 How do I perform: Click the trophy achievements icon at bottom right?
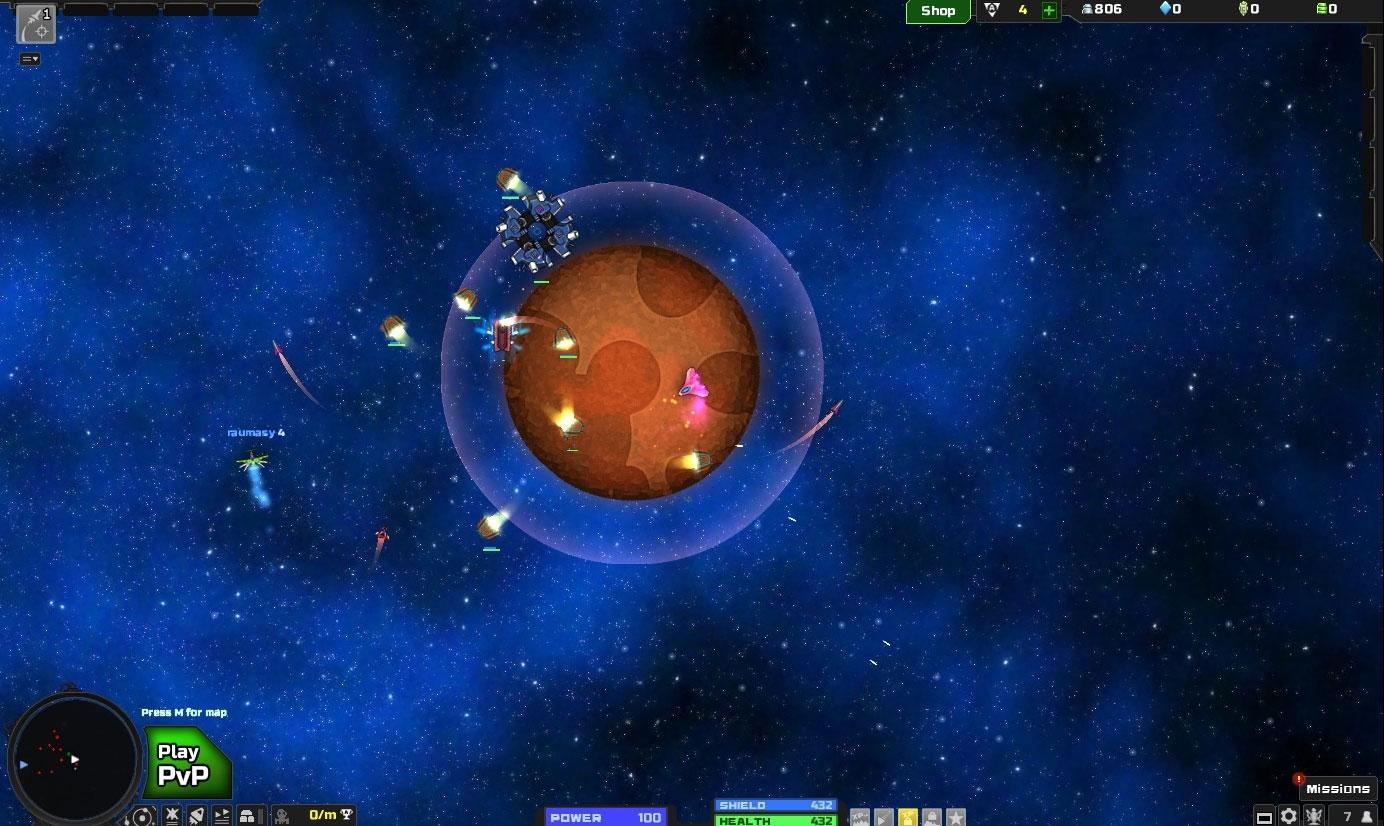pos(1313,817)
